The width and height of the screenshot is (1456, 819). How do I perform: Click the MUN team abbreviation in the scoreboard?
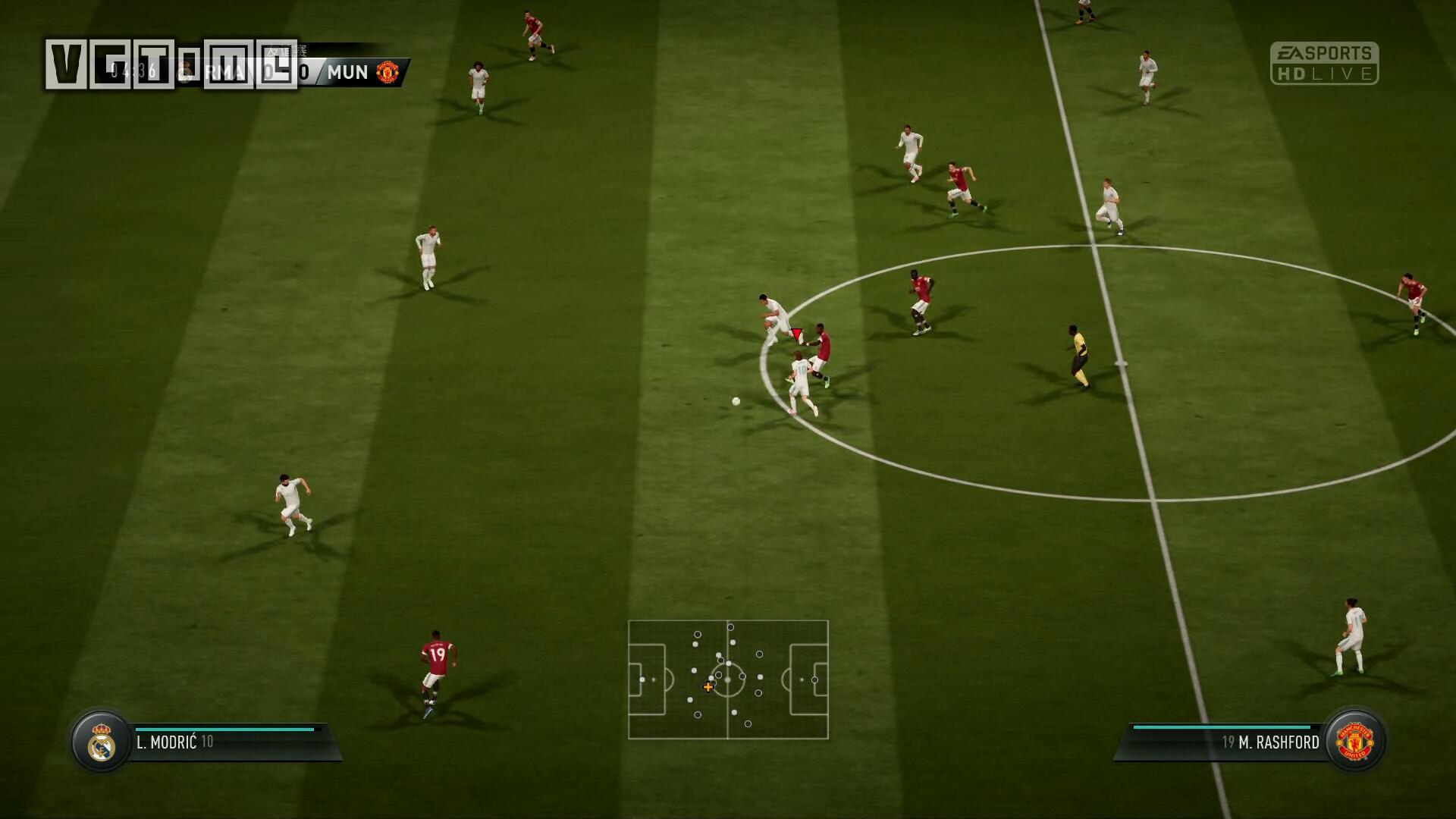[348, 73]
